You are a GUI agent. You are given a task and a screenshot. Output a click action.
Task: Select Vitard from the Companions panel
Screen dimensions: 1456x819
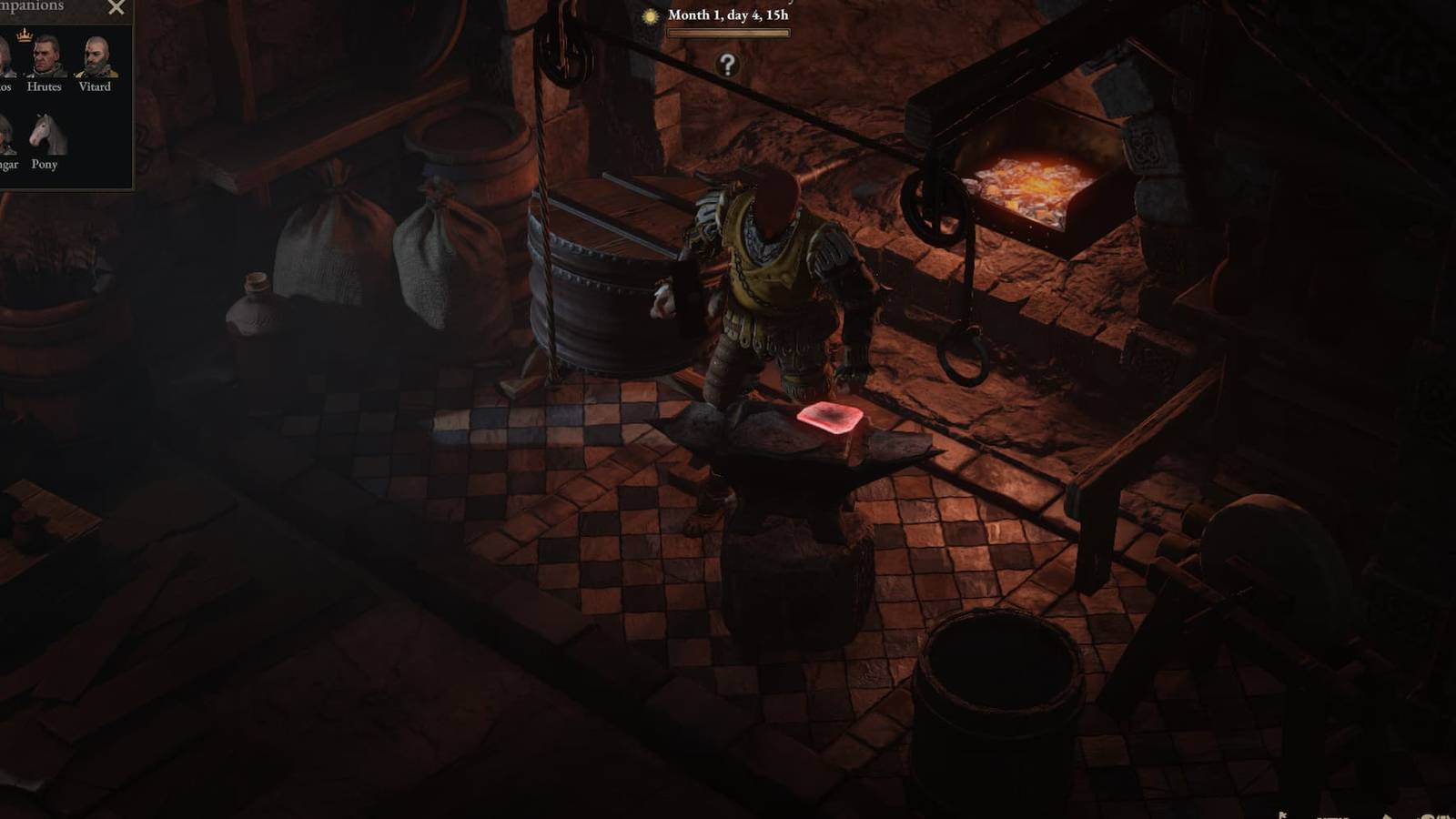(95, 57)
